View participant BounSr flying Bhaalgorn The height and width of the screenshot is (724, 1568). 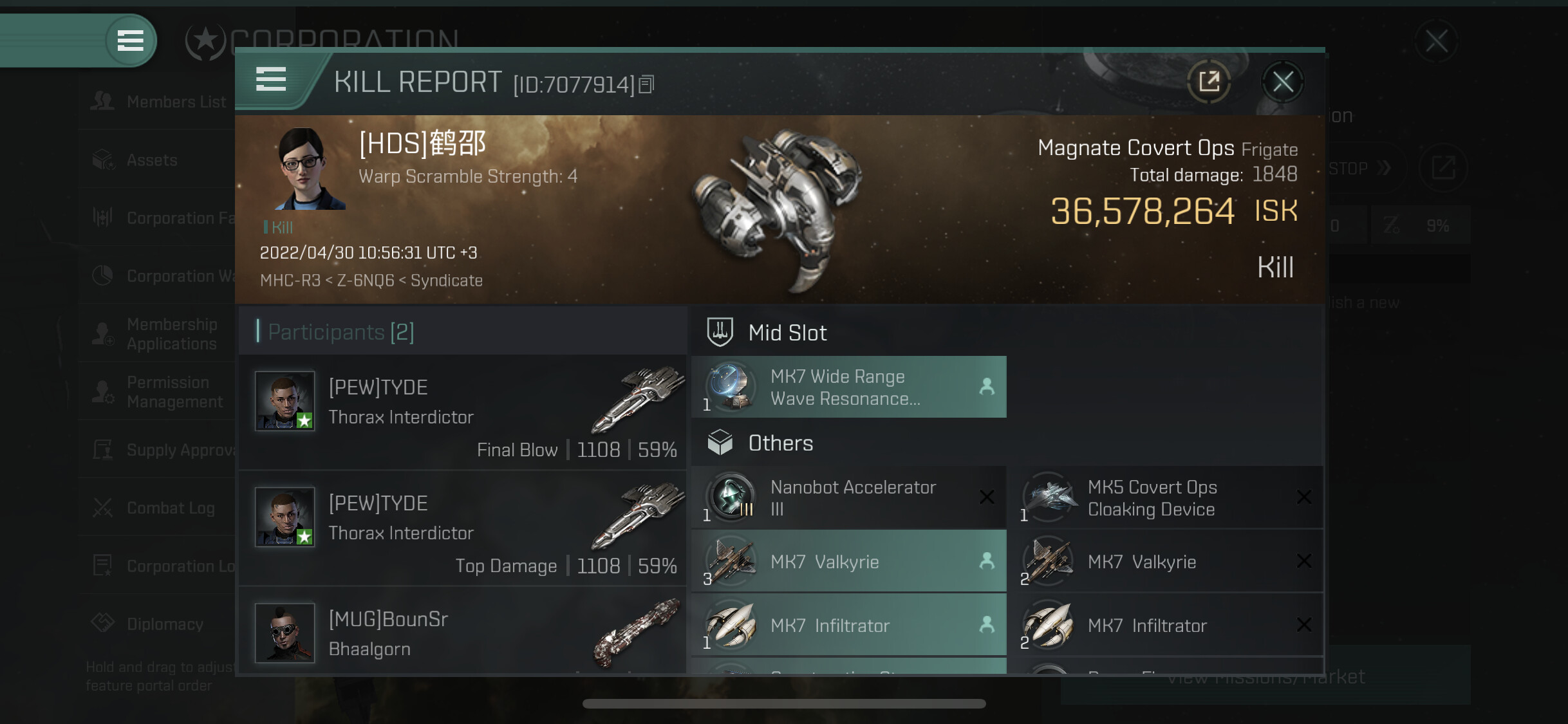(x=462, y=633)
